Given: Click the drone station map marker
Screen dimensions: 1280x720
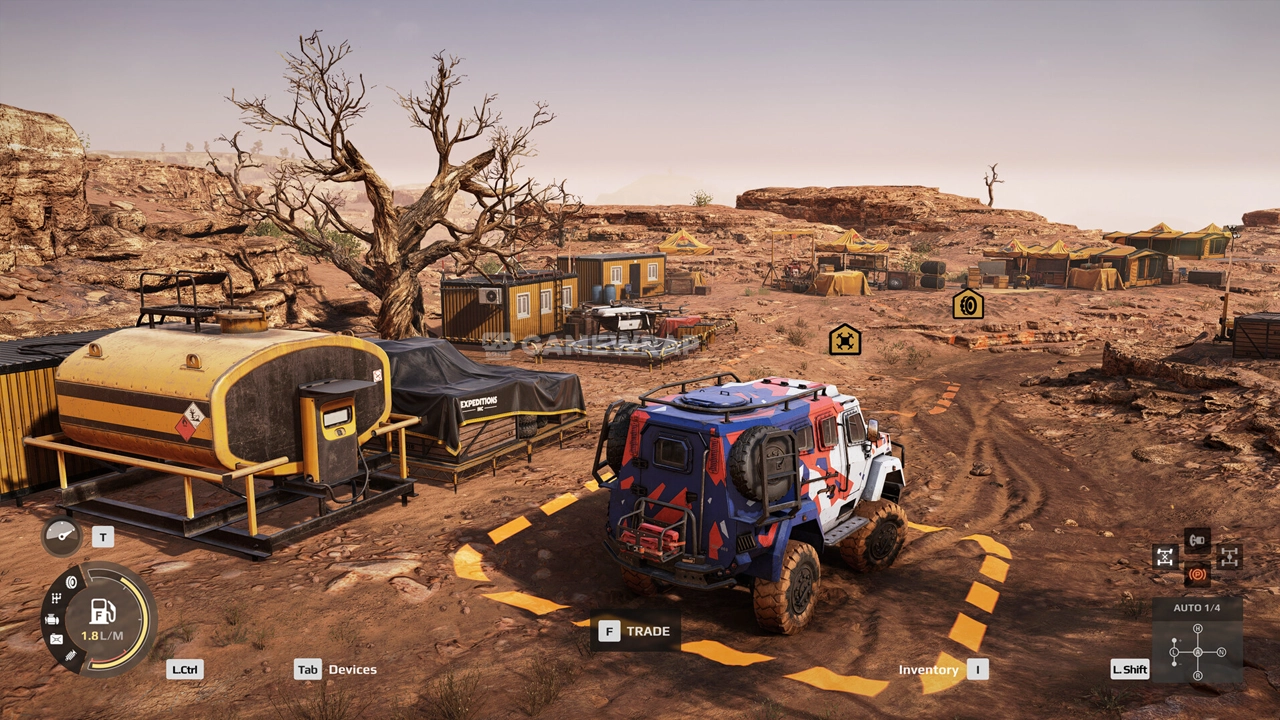Looking at the screenshot, I should click(845, 339).
